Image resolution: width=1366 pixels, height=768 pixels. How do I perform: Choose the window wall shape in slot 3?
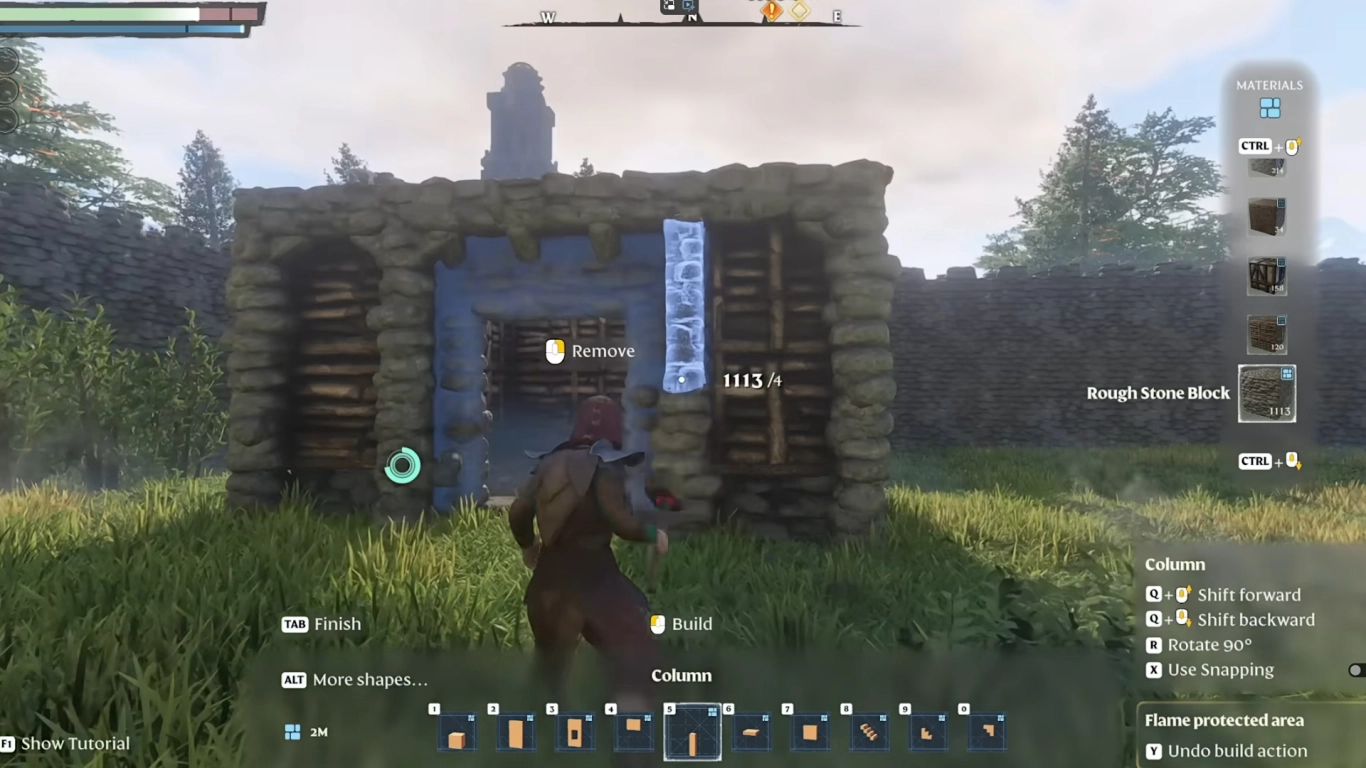pos(575,732)
